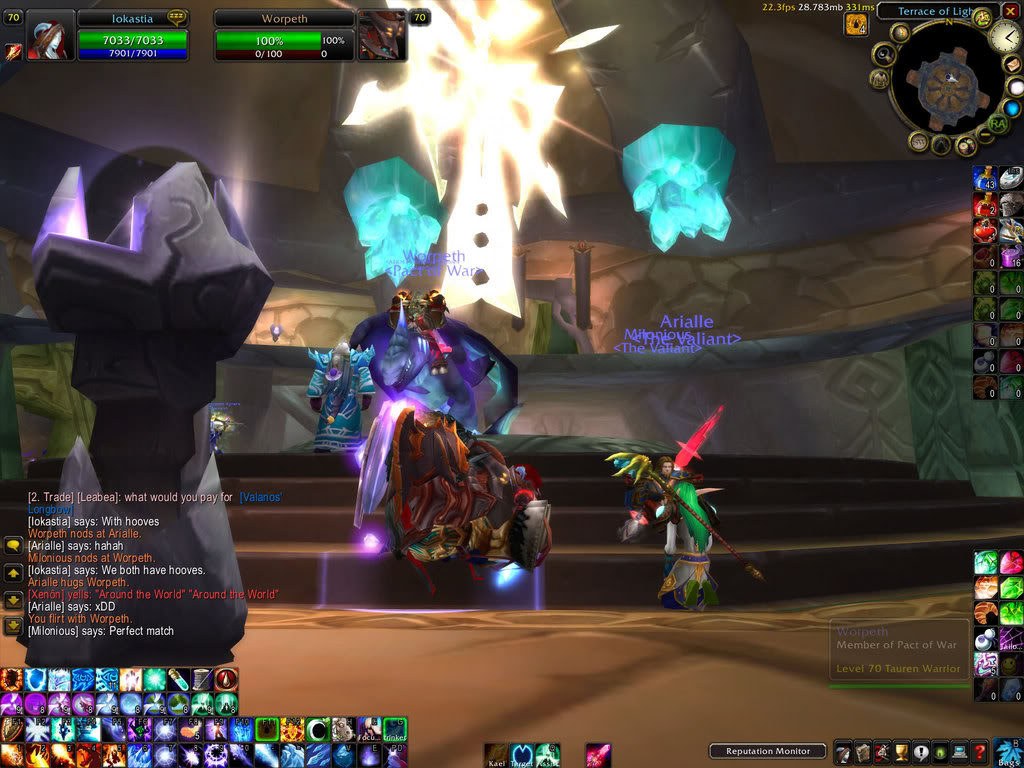This screenshot has width=1024, height=768.
Task: Open help via the red question mark
Action: coord(980,752)
